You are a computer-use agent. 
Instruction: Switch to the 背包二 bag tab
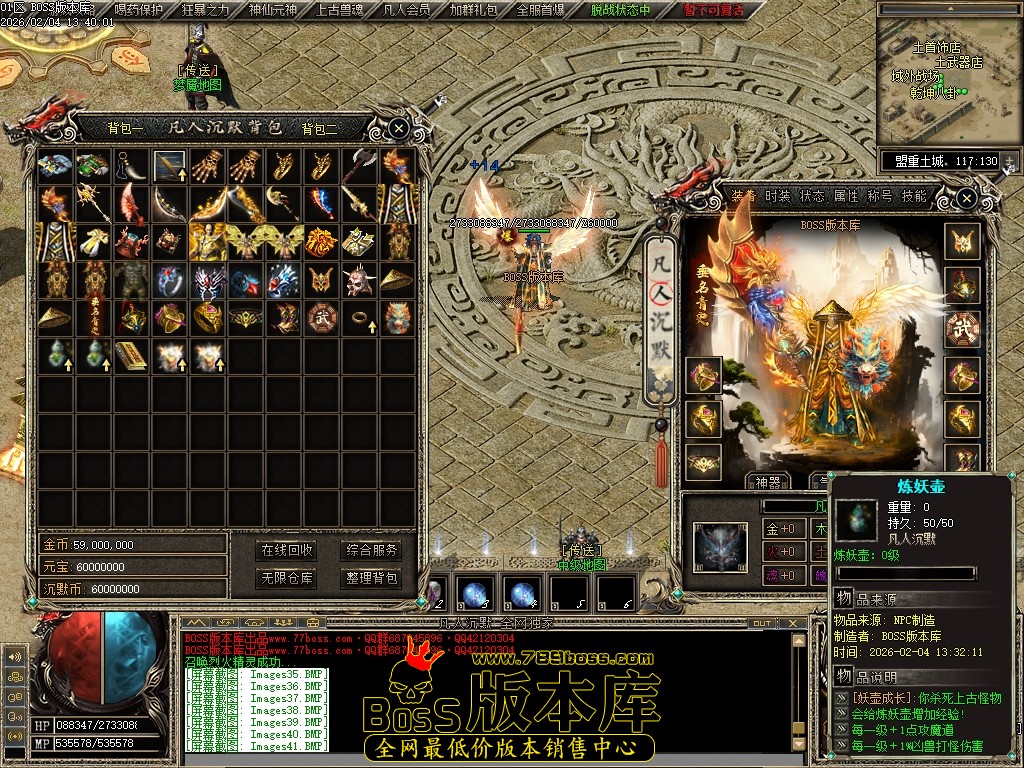pyautogui.click(x=320, y=128)
